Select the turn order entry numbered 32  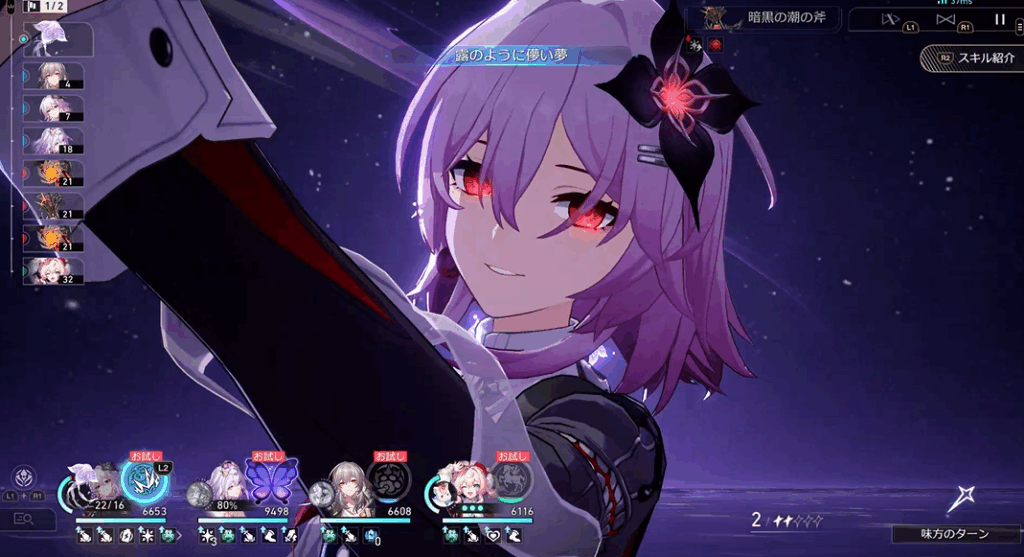pyautogui.click(x=56, y=271)
